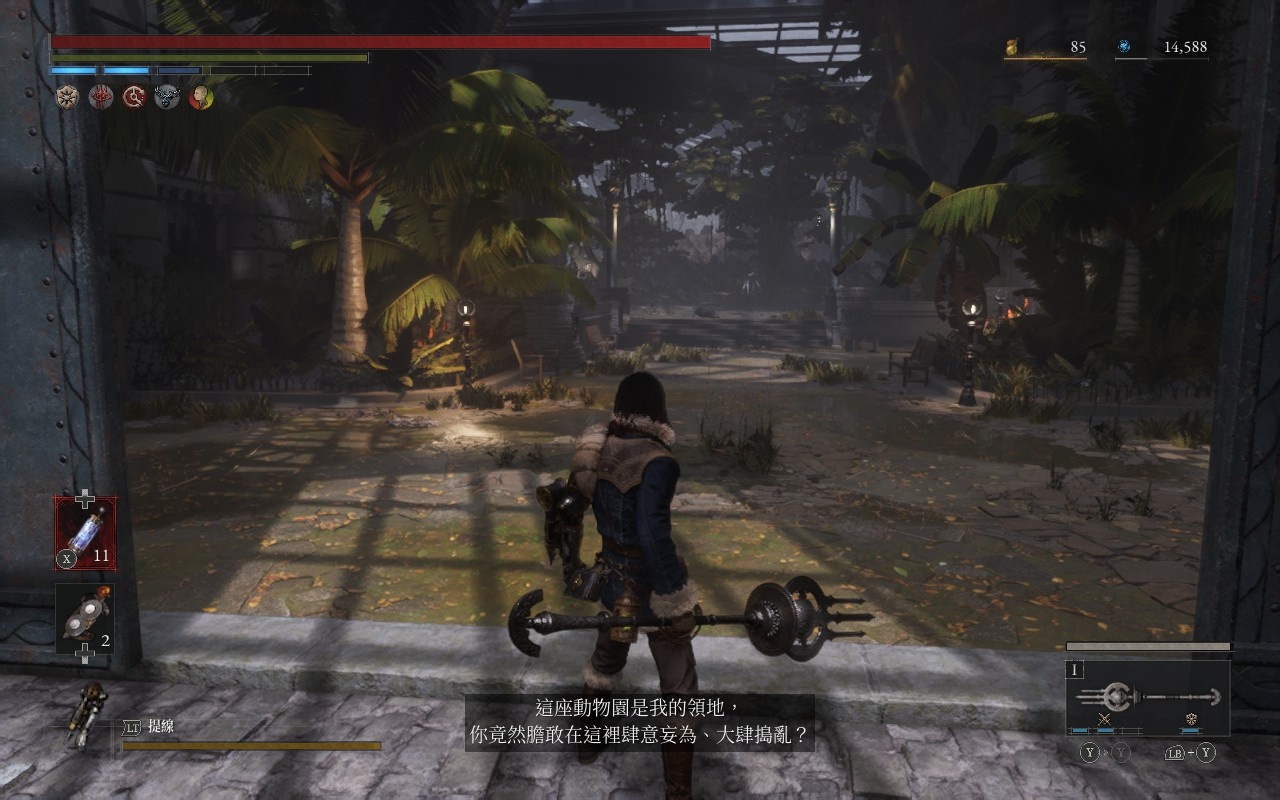
Task: Inspect the red circular gear buff icon
Action: (x=134, y=97)
